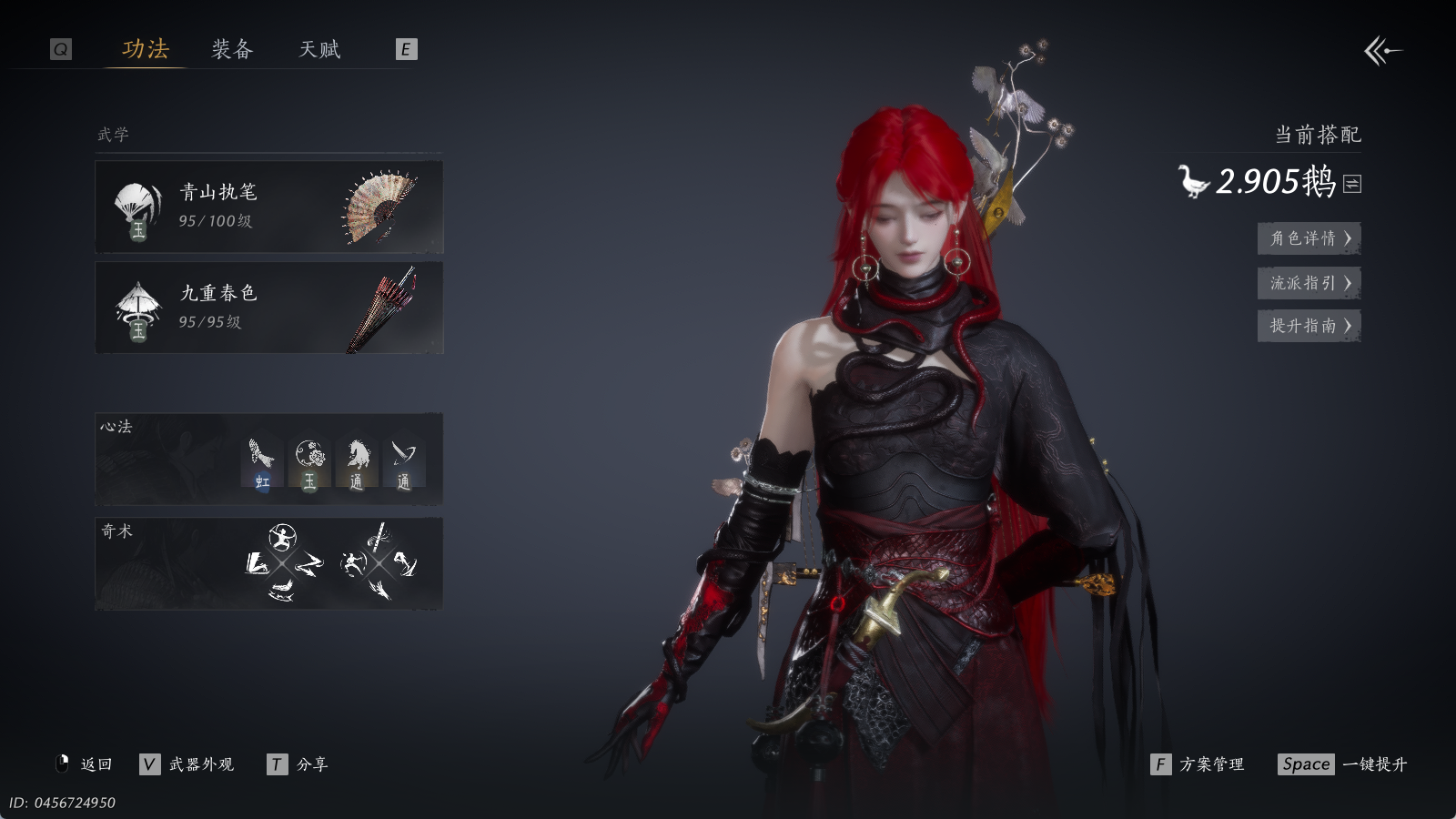
Task: Select the horse-head inner skill icon
Action: tap(357, 463)
